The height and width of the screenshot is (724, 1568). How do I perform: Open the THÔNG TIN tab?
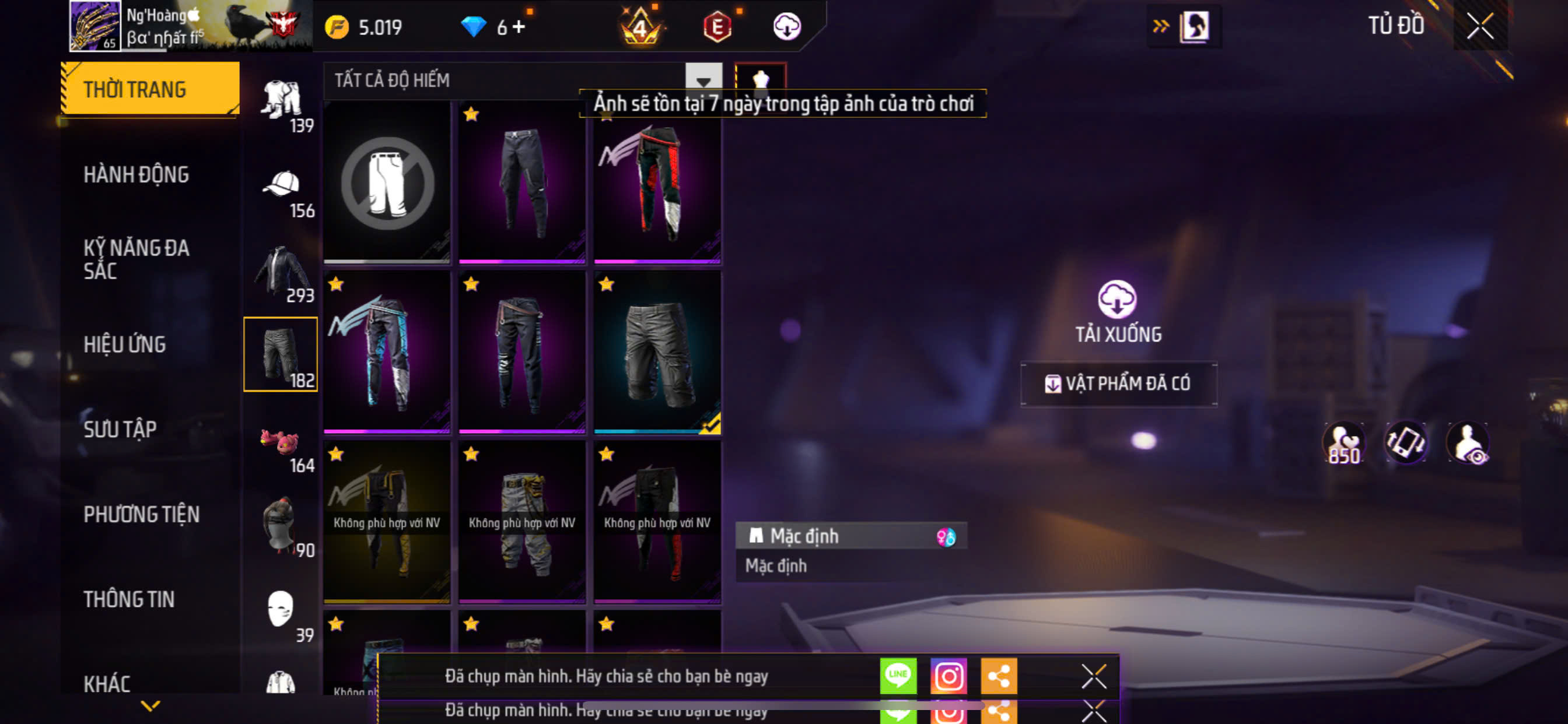click(129, 599)
